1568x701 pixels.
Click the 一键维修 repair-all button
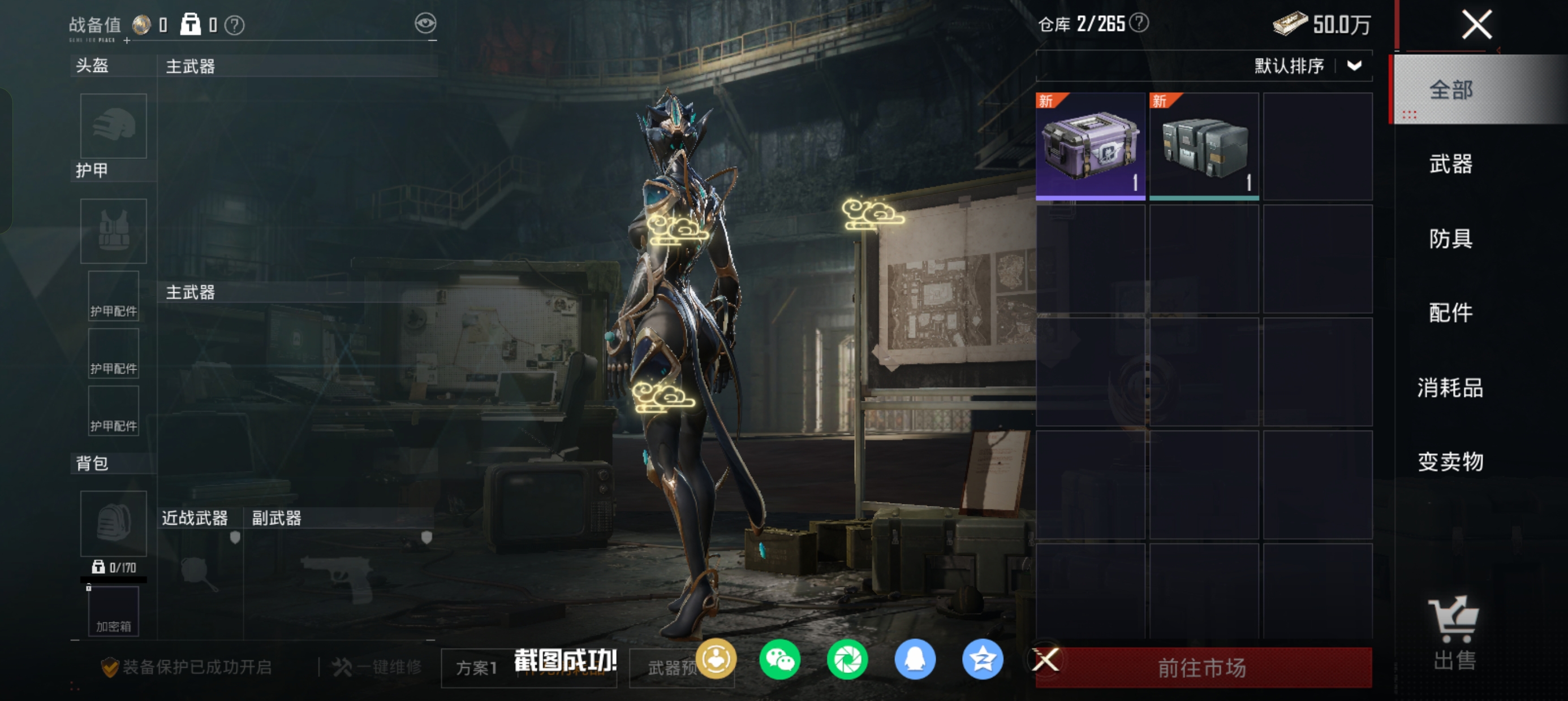377,668
